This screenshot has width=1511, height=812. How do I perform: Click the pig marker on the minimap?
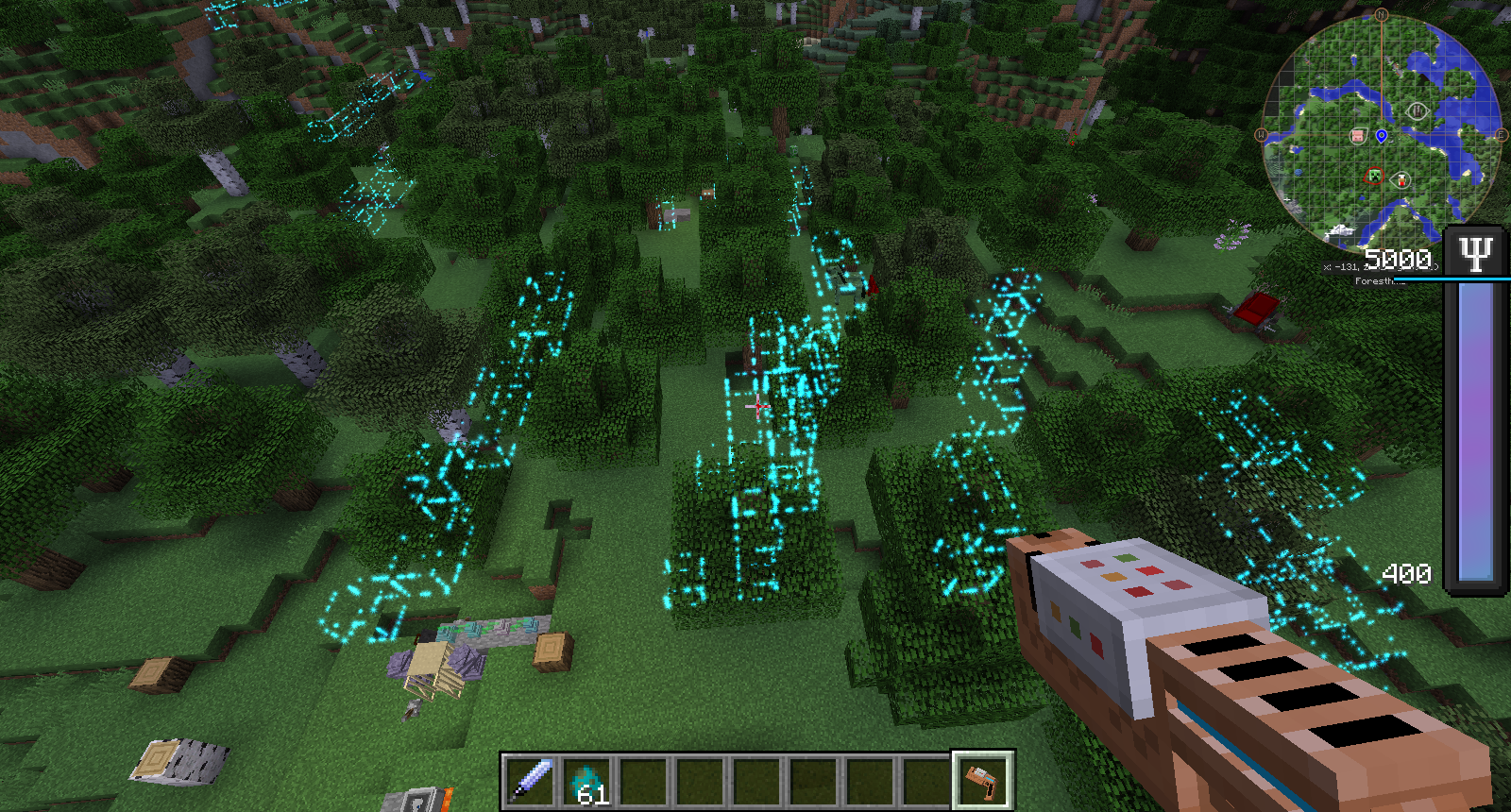pos(1358,136)
